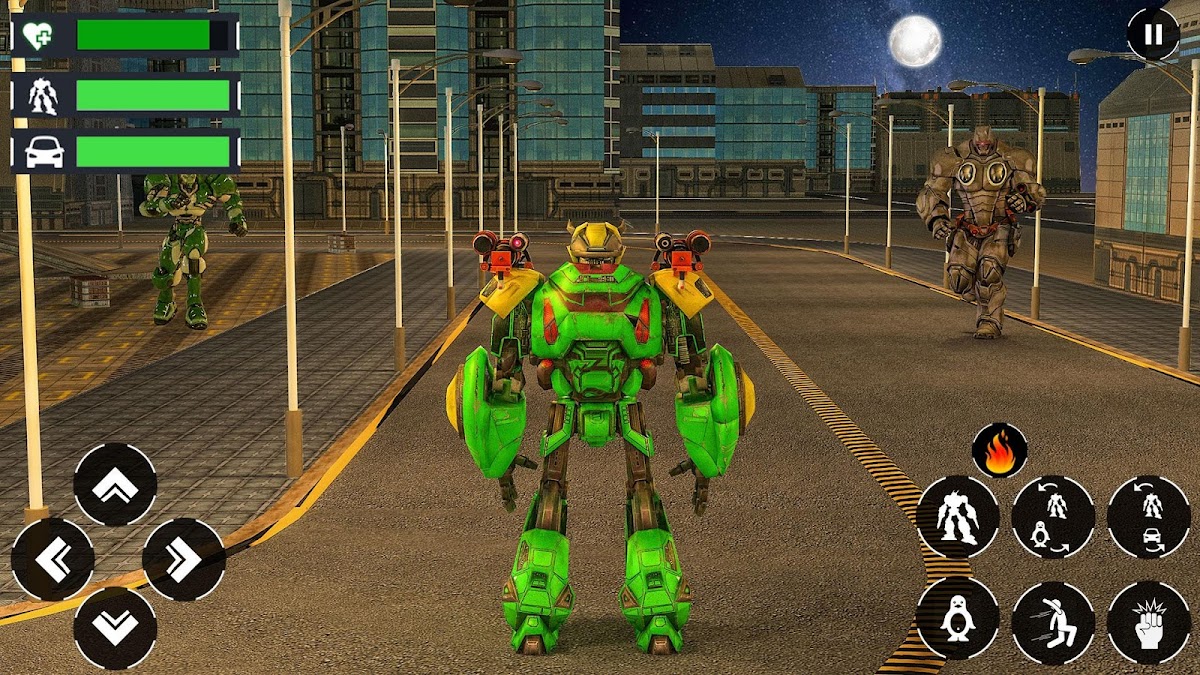Activate the fire attack button
Screen dimensions: 1200x675
(x=999, y=451)
